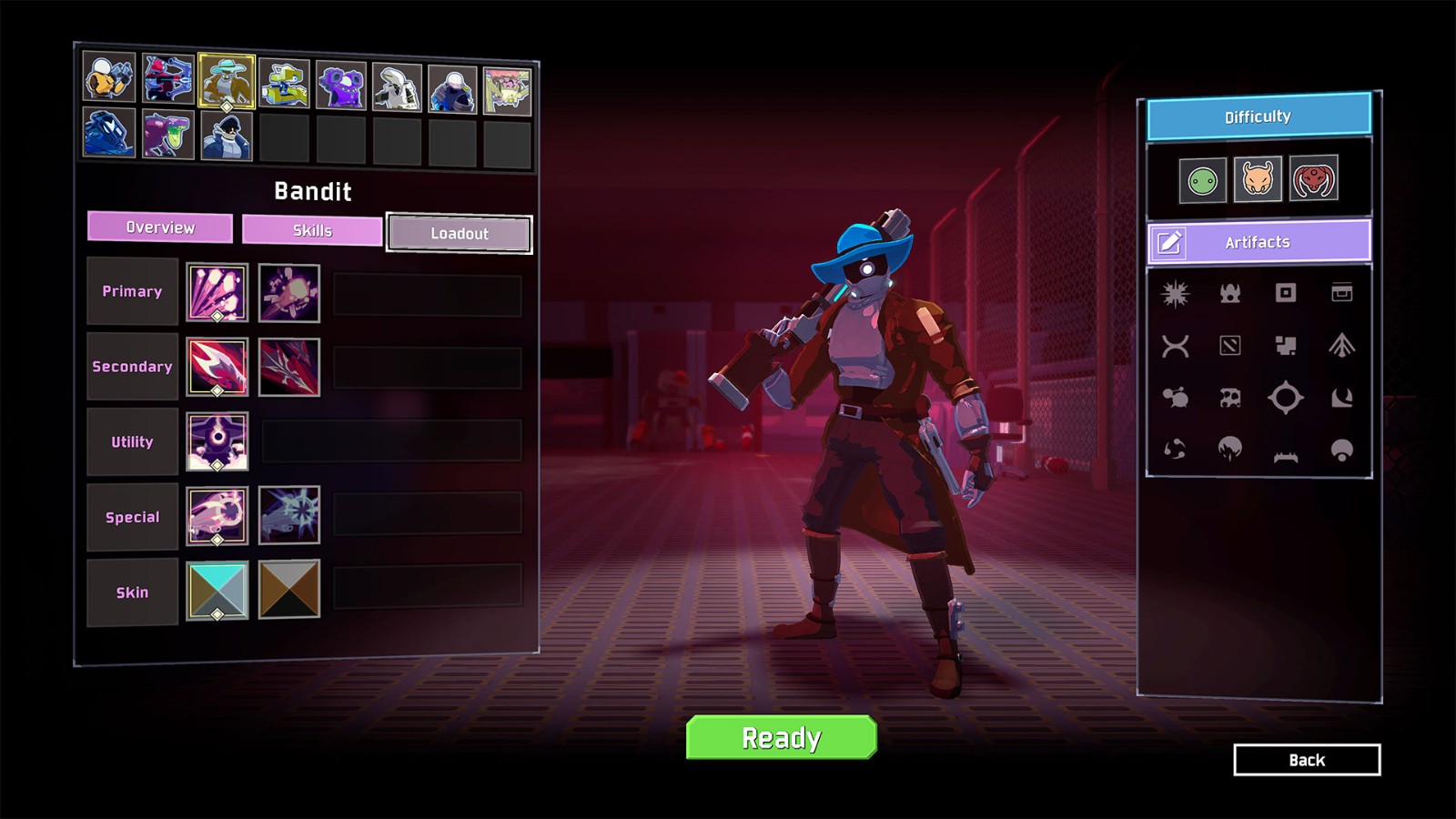Pick the alternate Special skill icon

click(x=289, y=515)
